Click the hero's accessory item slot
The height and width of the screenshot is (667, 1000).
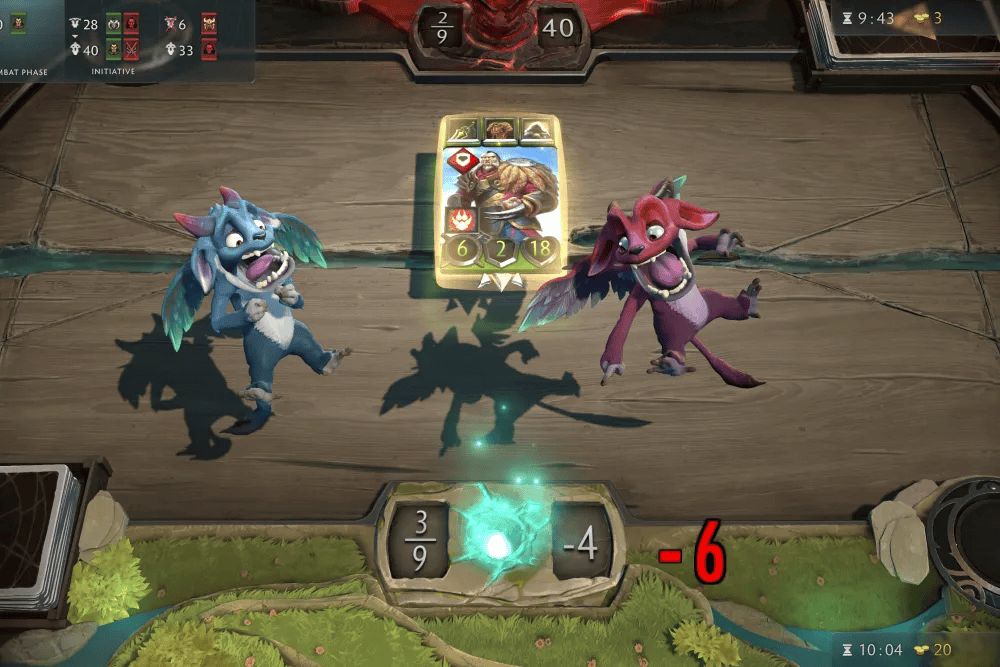[537, 130]
